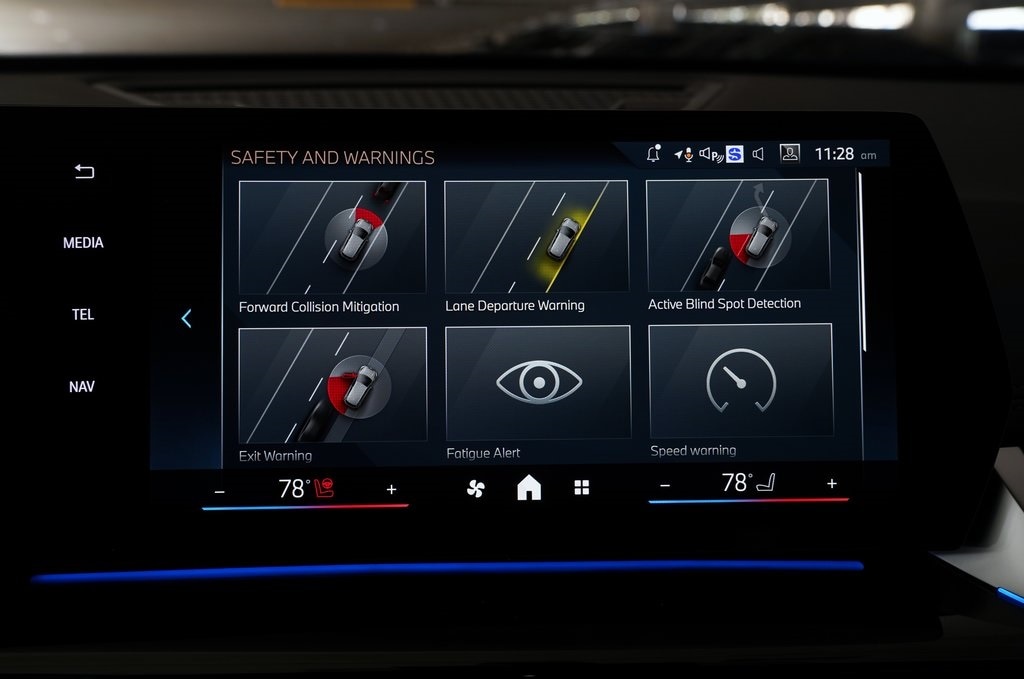1024x679 pixels.
Task: Open the apps grid menu
Action: point(581,488)
